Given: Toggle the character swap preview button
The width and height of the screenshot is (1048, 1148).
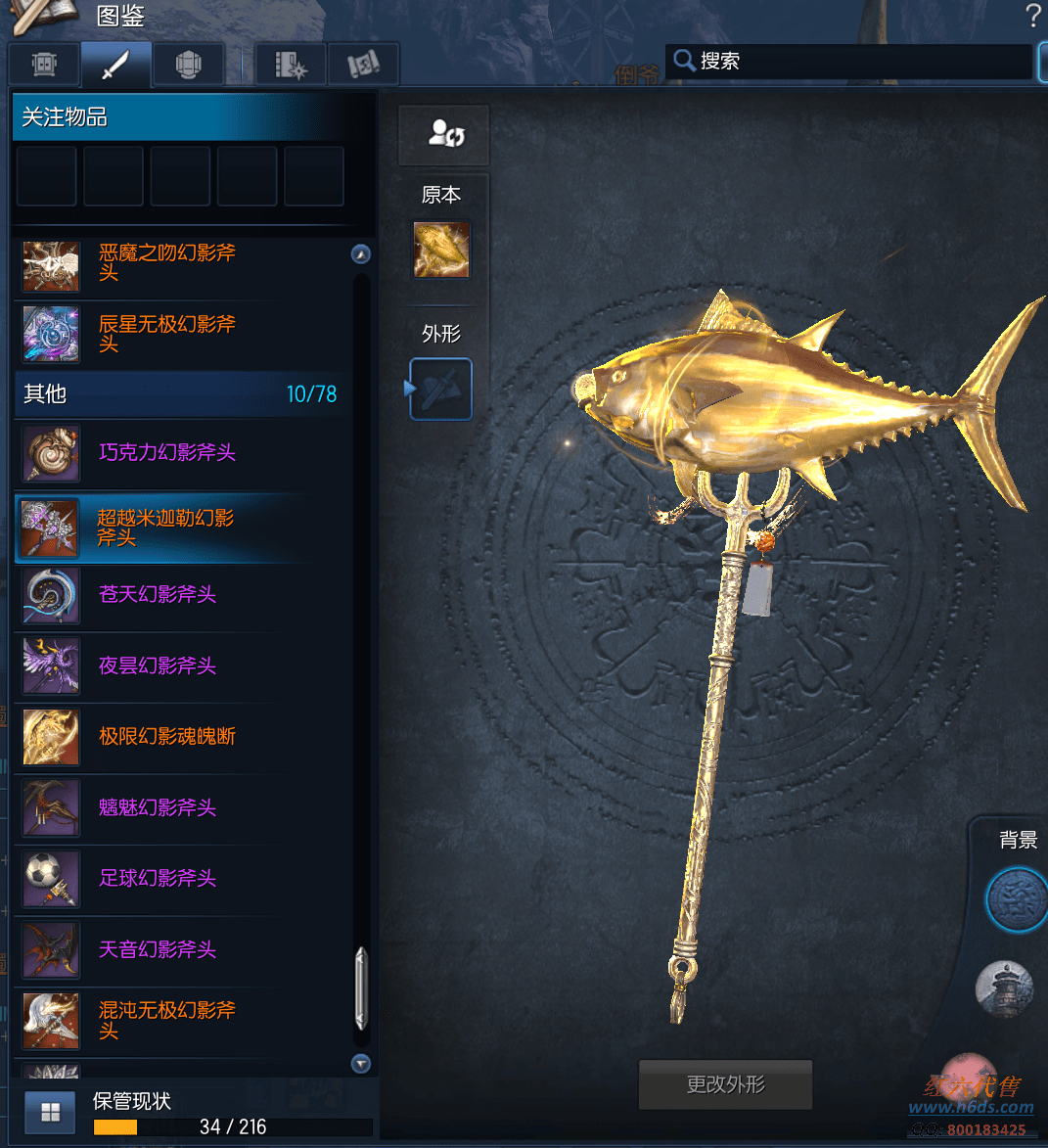Looking at the screenshot, I should click(444, 134).
